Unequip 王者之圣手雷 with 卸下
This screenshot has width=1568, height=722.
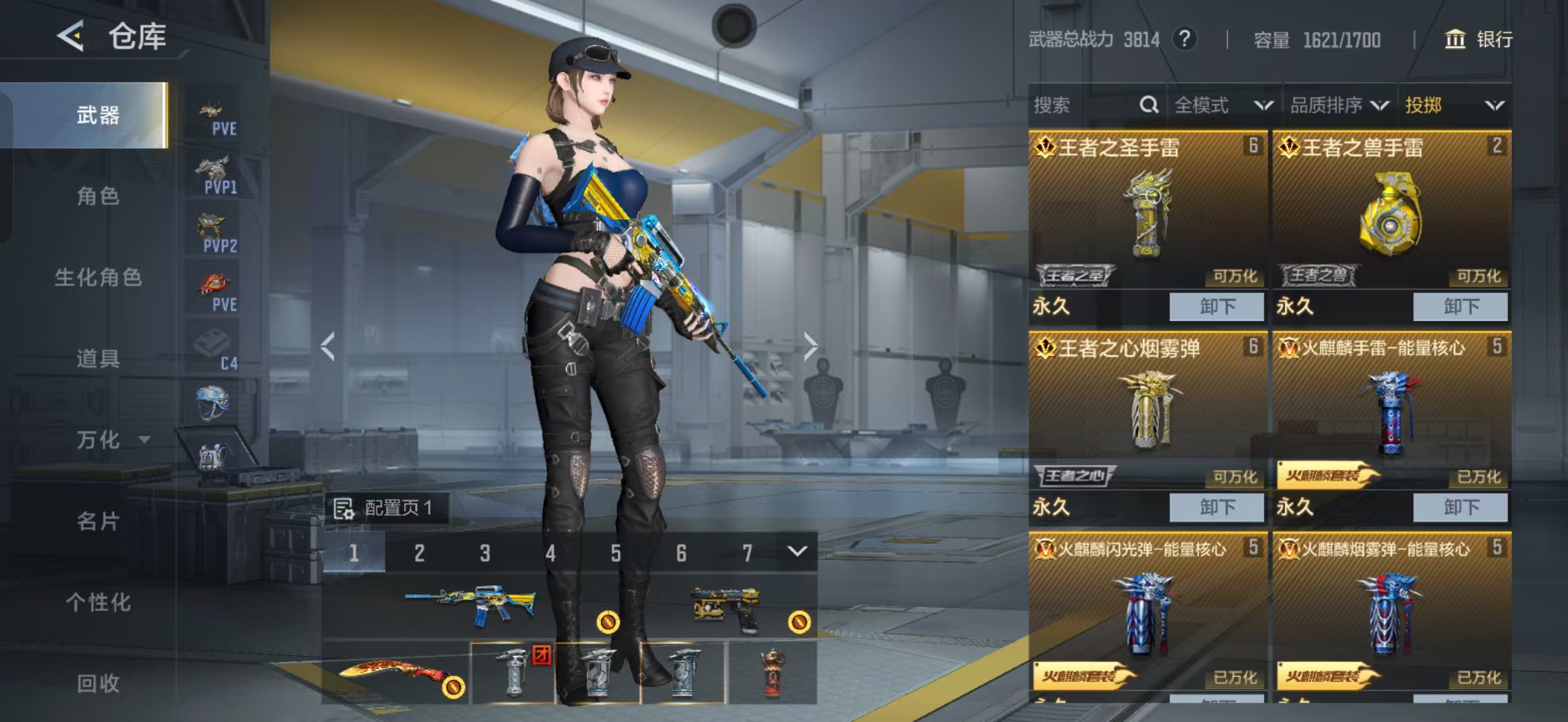[1216, 306]
